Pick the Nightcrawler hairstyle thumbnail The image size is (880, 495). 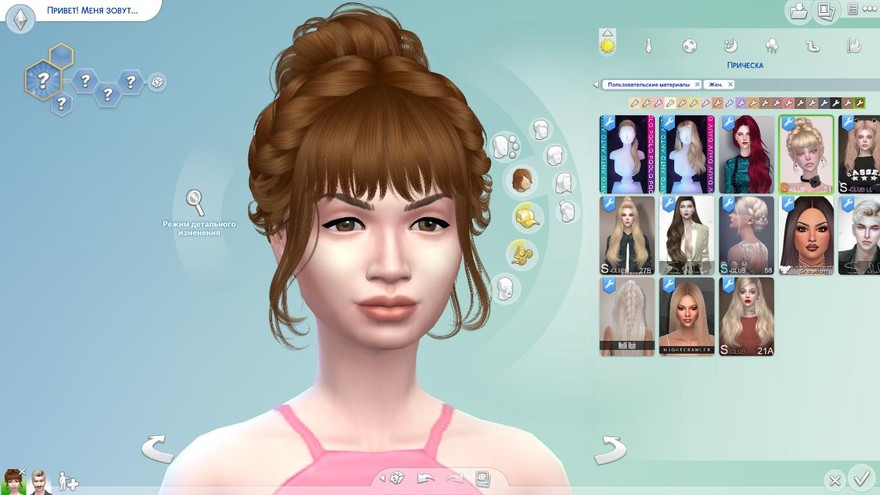(x=687, y=315)
